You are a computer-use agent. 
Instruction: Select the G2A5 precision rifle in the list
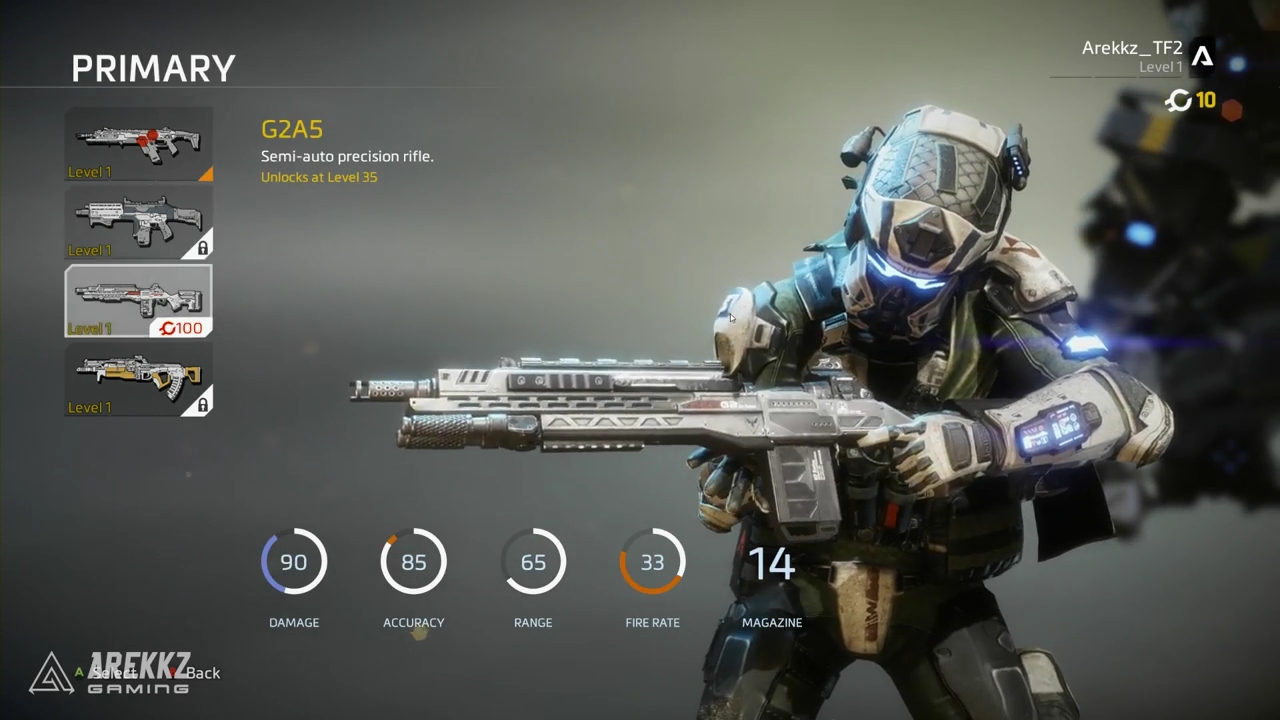click(x=138, y=300)
